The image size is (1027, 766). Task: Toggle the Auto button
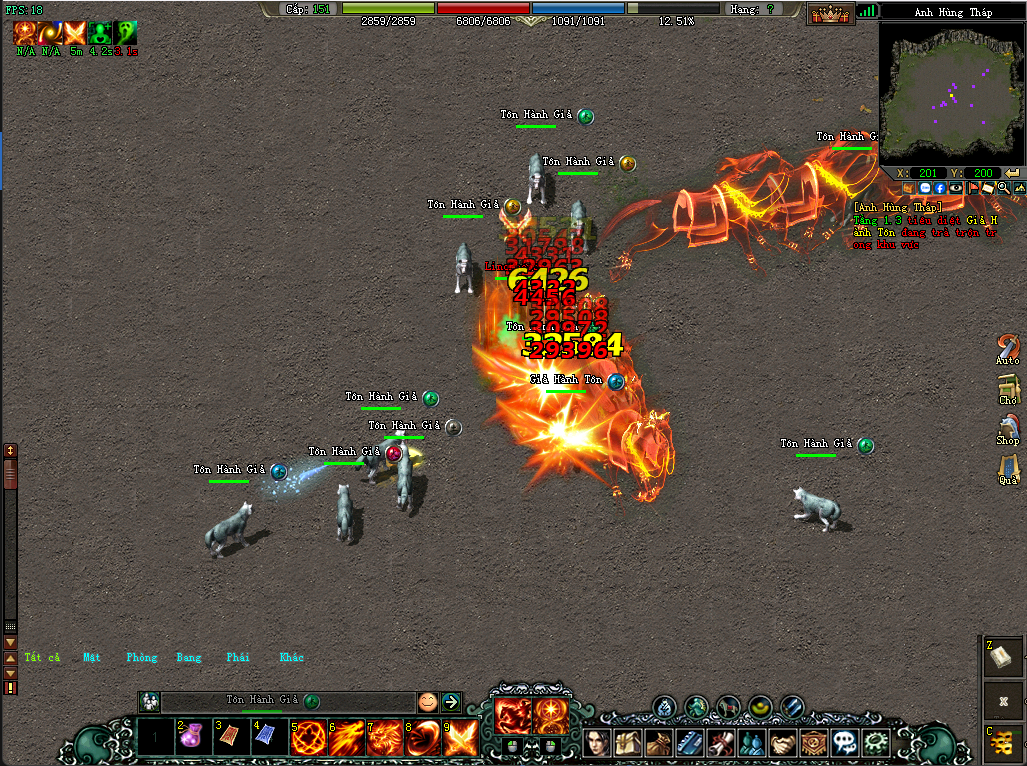[x=1008, y=348]
